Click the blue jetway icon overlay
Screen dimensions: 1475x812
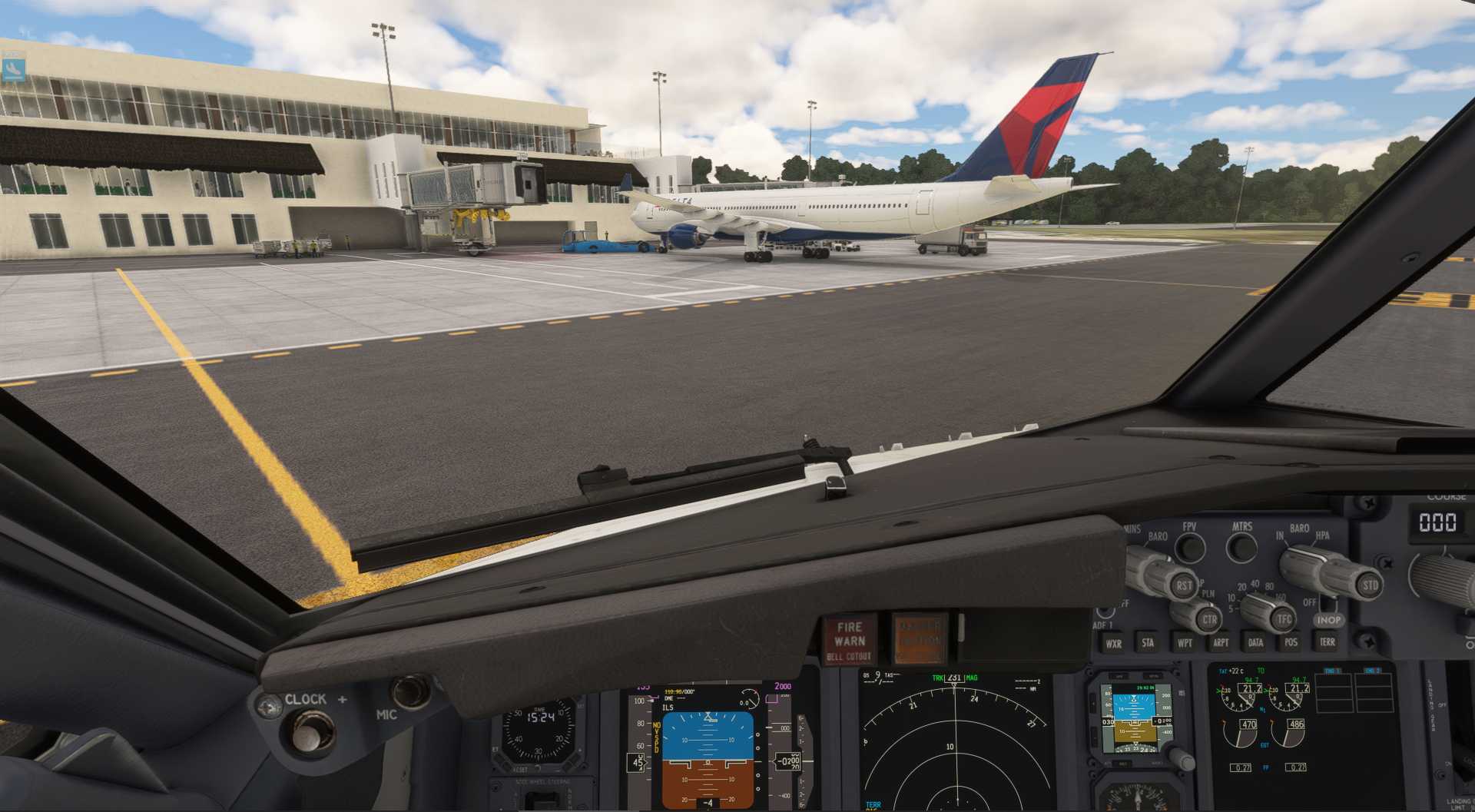(13, 69)
